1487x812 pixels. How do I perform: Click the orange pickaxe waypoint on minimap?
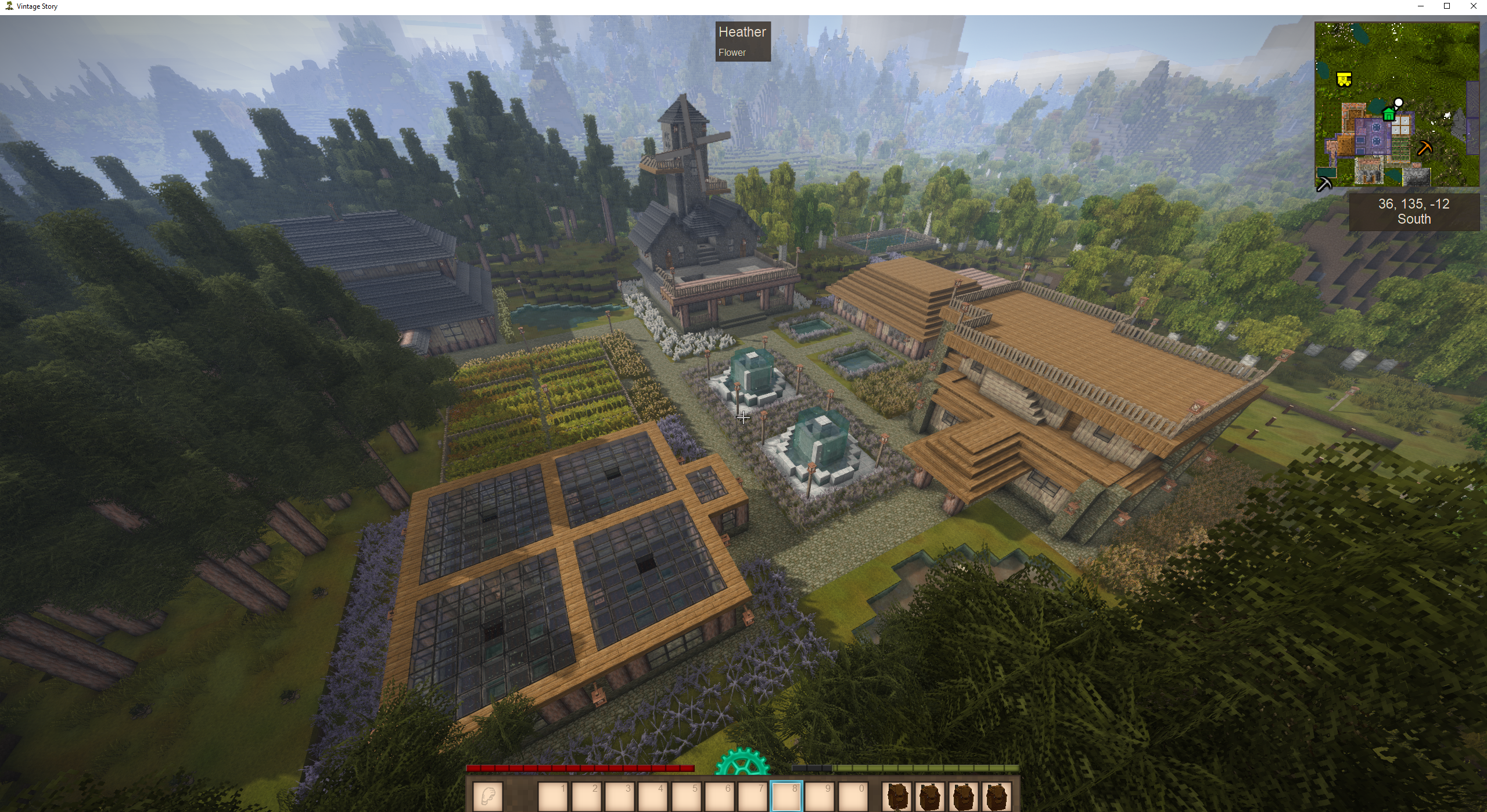pos(1424,148)
